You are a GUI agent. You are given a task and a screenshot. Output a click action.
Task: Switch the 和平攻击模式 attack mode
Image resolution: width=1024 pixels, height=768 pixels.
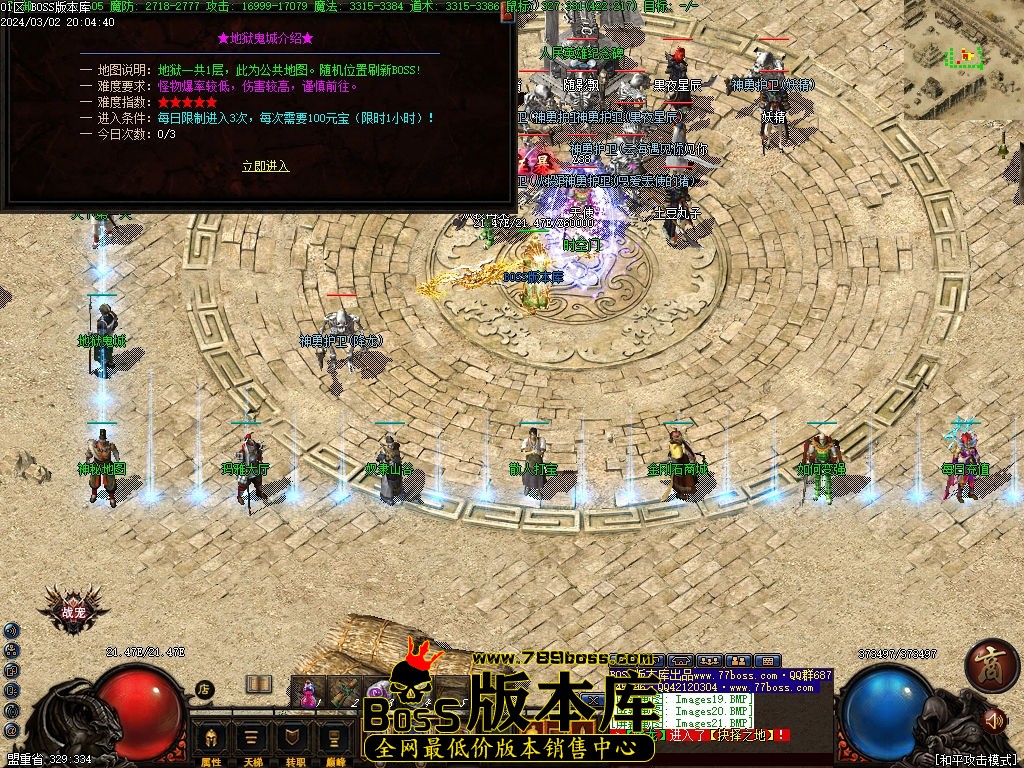975,759
